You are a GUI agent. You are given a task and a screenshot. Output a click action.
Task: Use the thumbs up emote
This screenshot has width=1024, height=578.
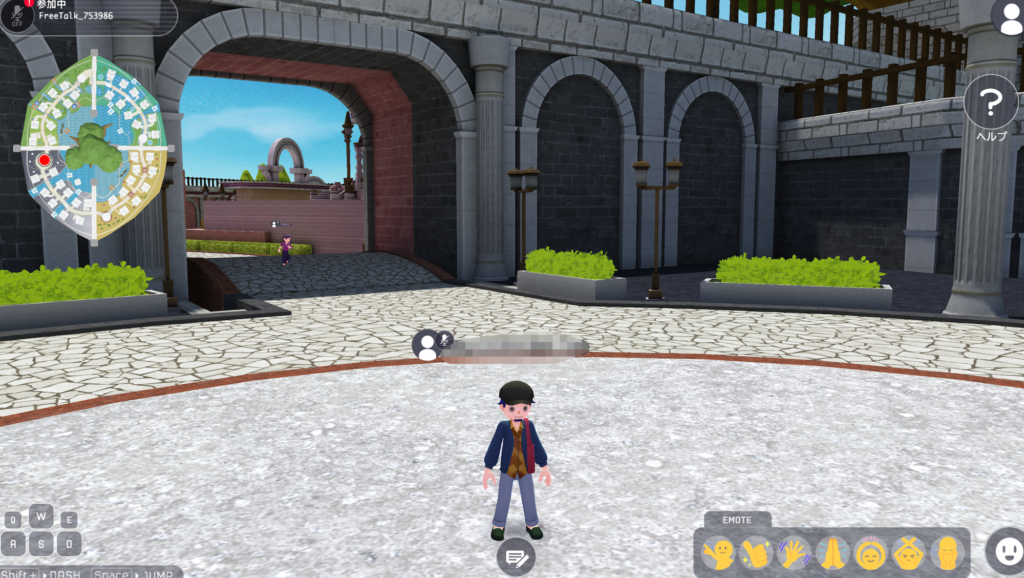coord(757,553)
